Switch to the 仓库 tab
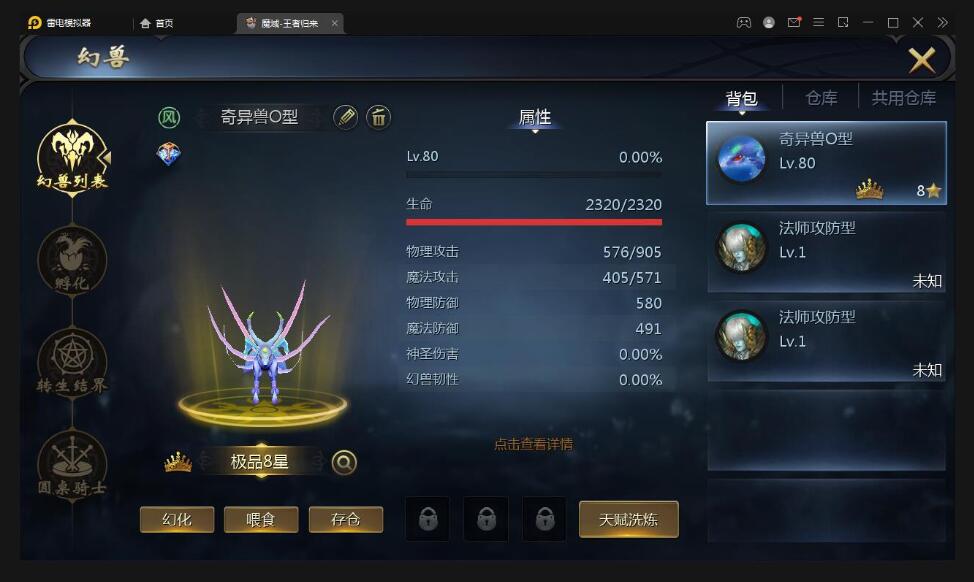Screen dimensions: 974x582 point(821,98)
